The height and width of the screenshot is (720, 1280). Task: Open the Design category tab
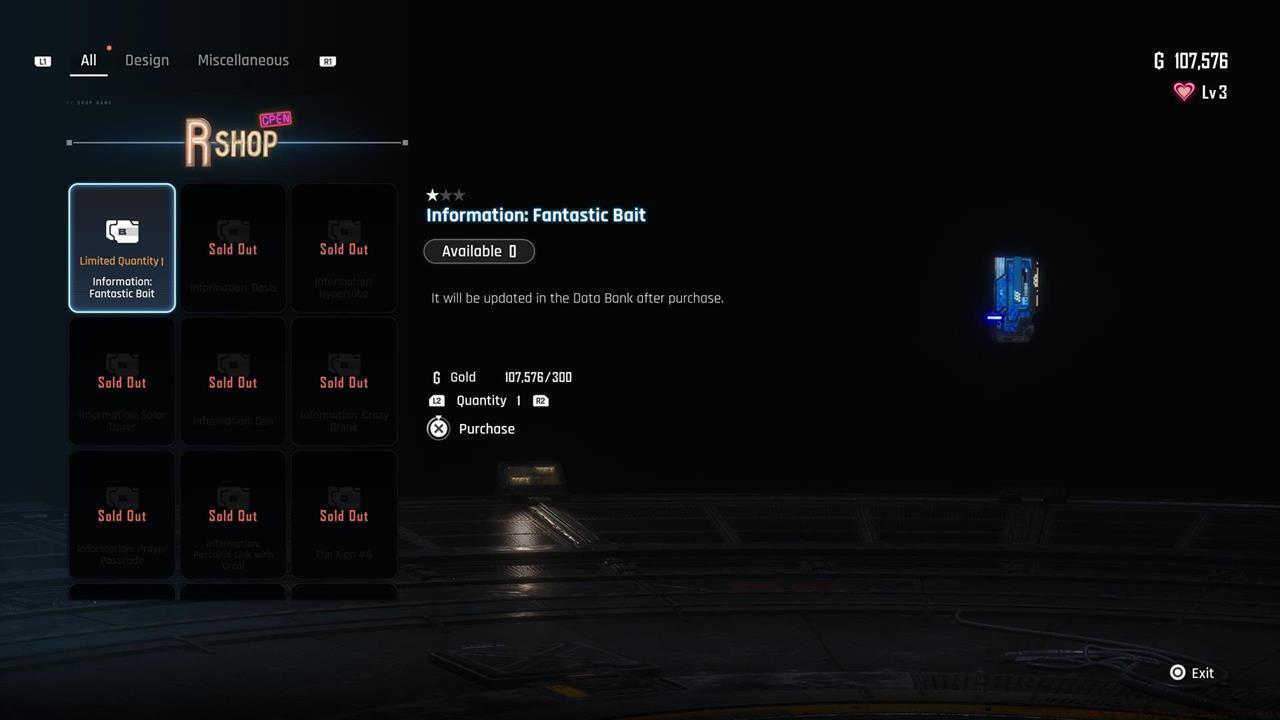pyautogui.click(x=147, y=61)
